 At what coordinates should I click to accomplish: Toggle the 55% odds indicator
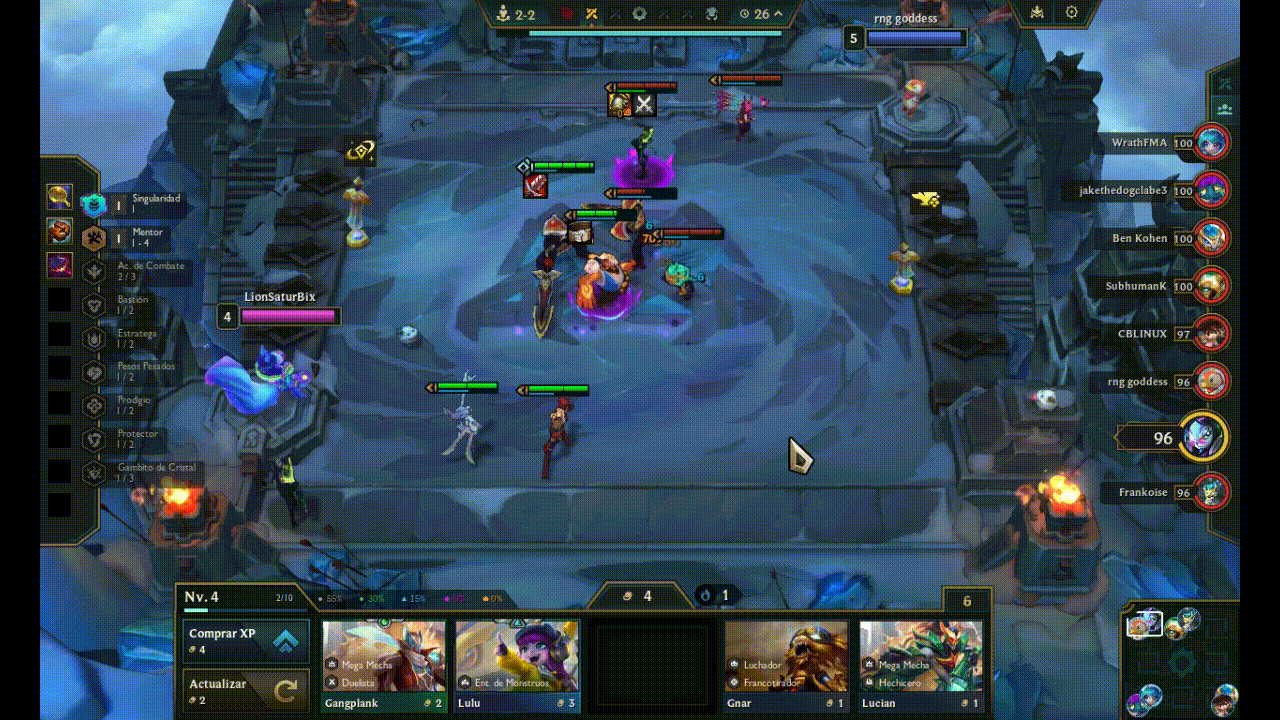click(331, 597)
